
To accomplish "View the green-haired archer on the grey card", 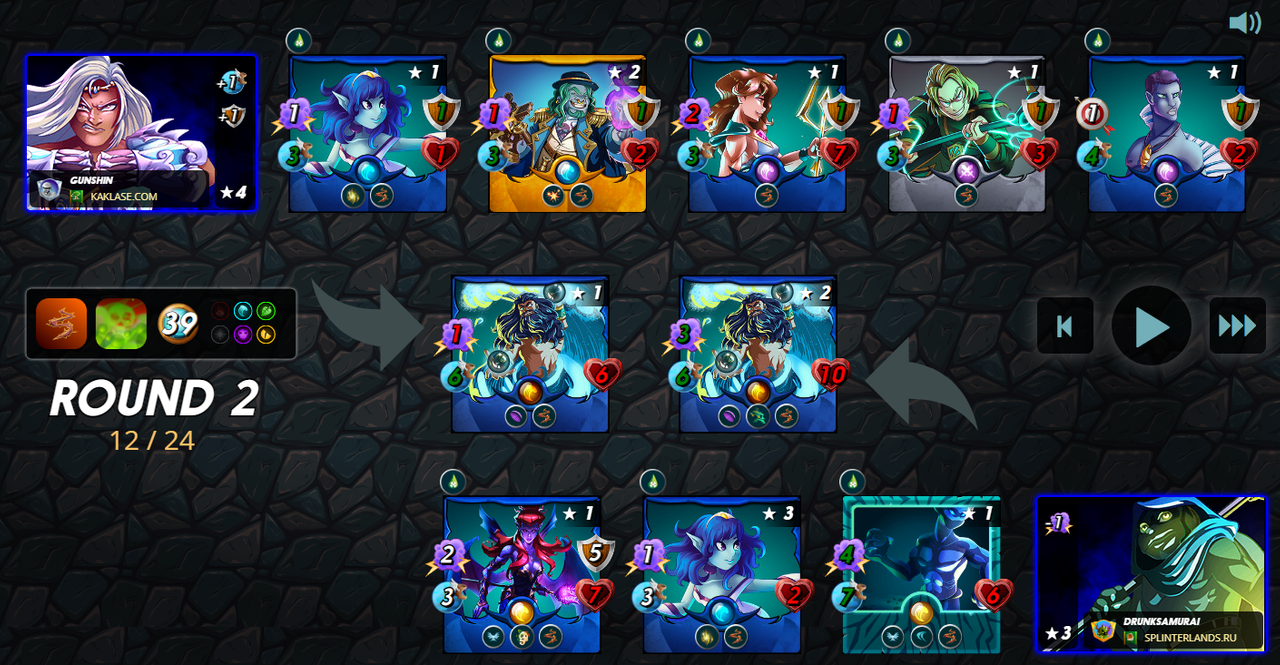I will pos(967,133).
